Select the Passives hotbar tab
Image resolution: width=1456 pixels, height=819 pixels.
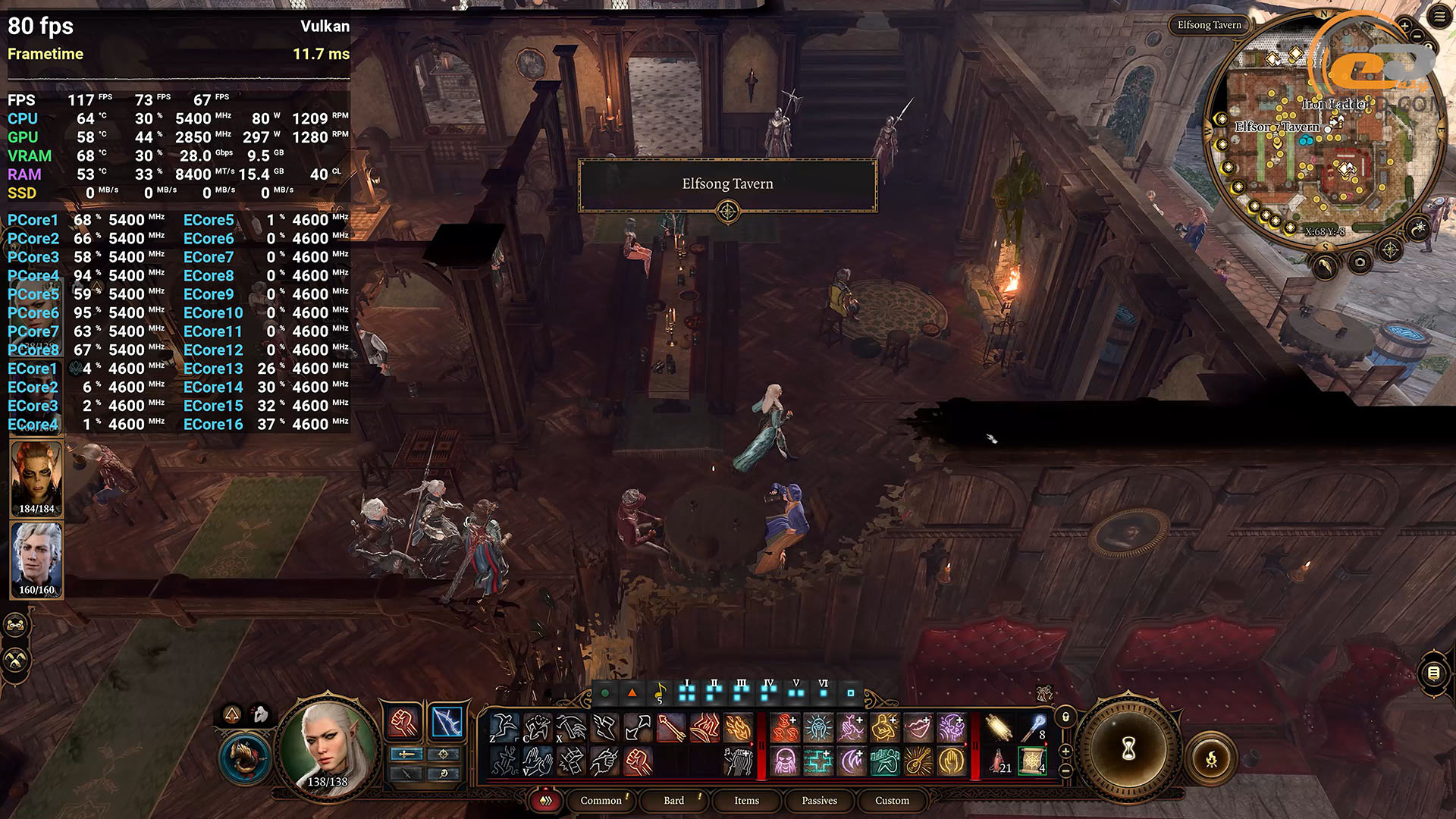pos(819,800)
